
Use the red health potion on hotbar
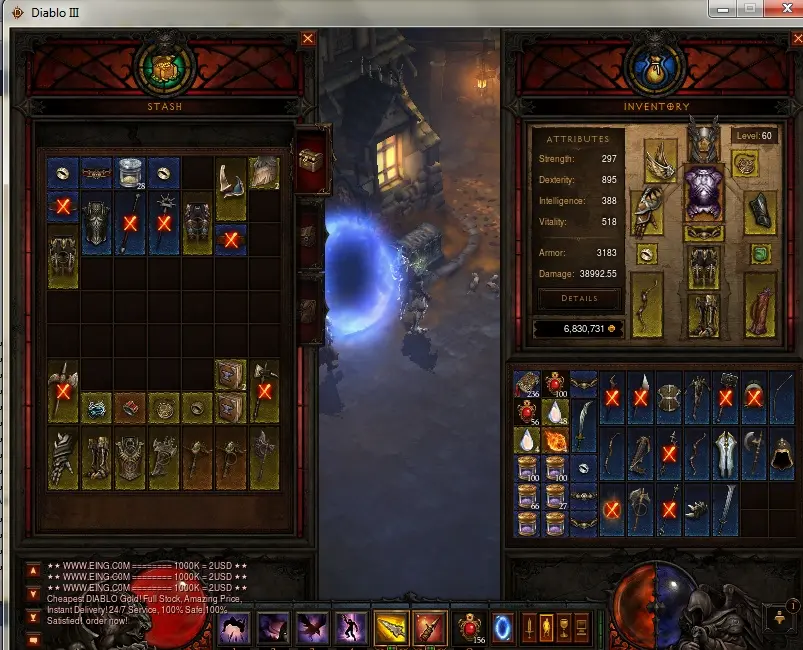[x=470, y=627]
